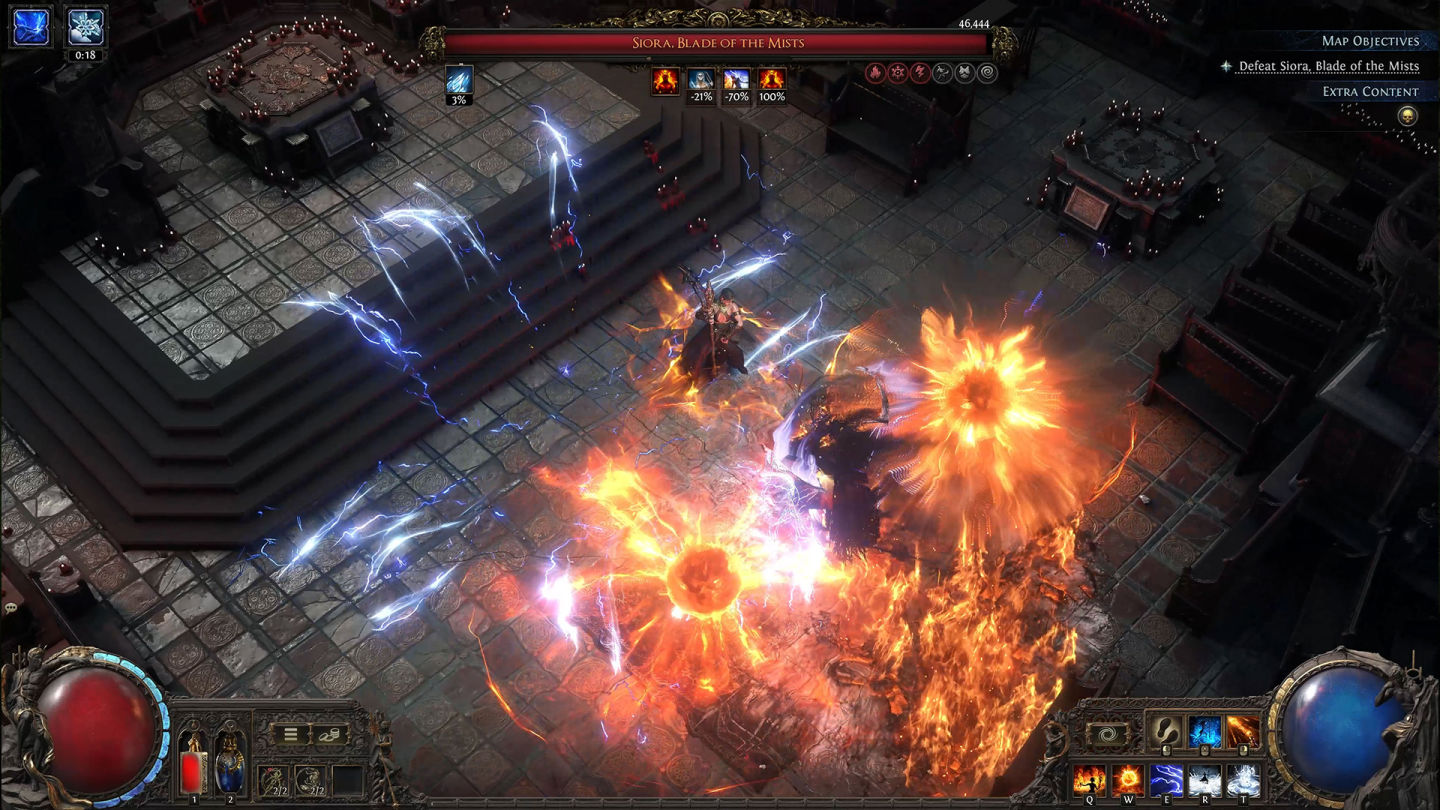Screen dimensions: 1440x810
Task: Select the orange fire streak skill slot
Action: (x=1243, y=732)
